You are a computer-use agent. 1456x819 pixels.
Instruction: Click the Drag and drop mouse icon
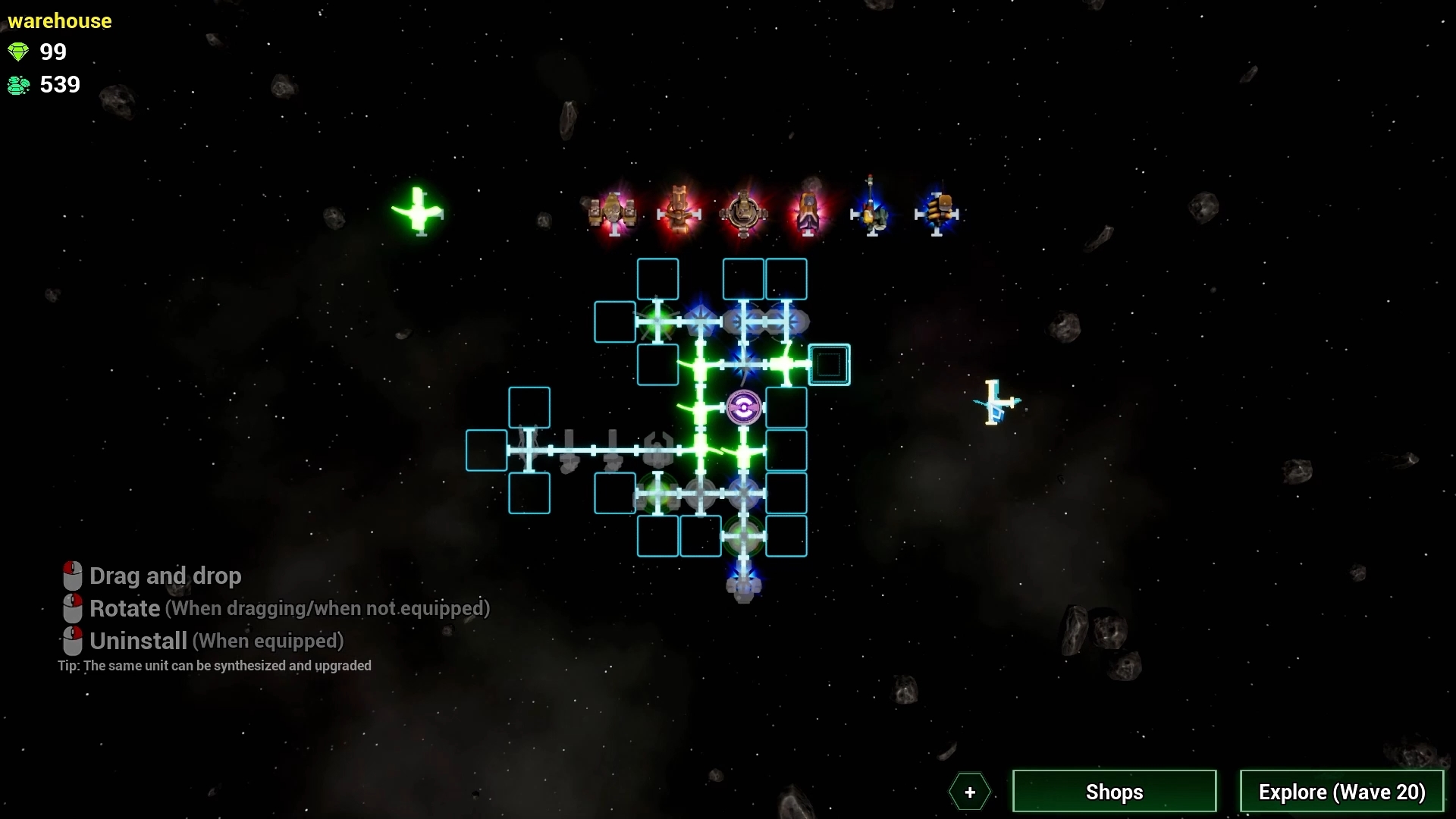(x=72, y=576)
